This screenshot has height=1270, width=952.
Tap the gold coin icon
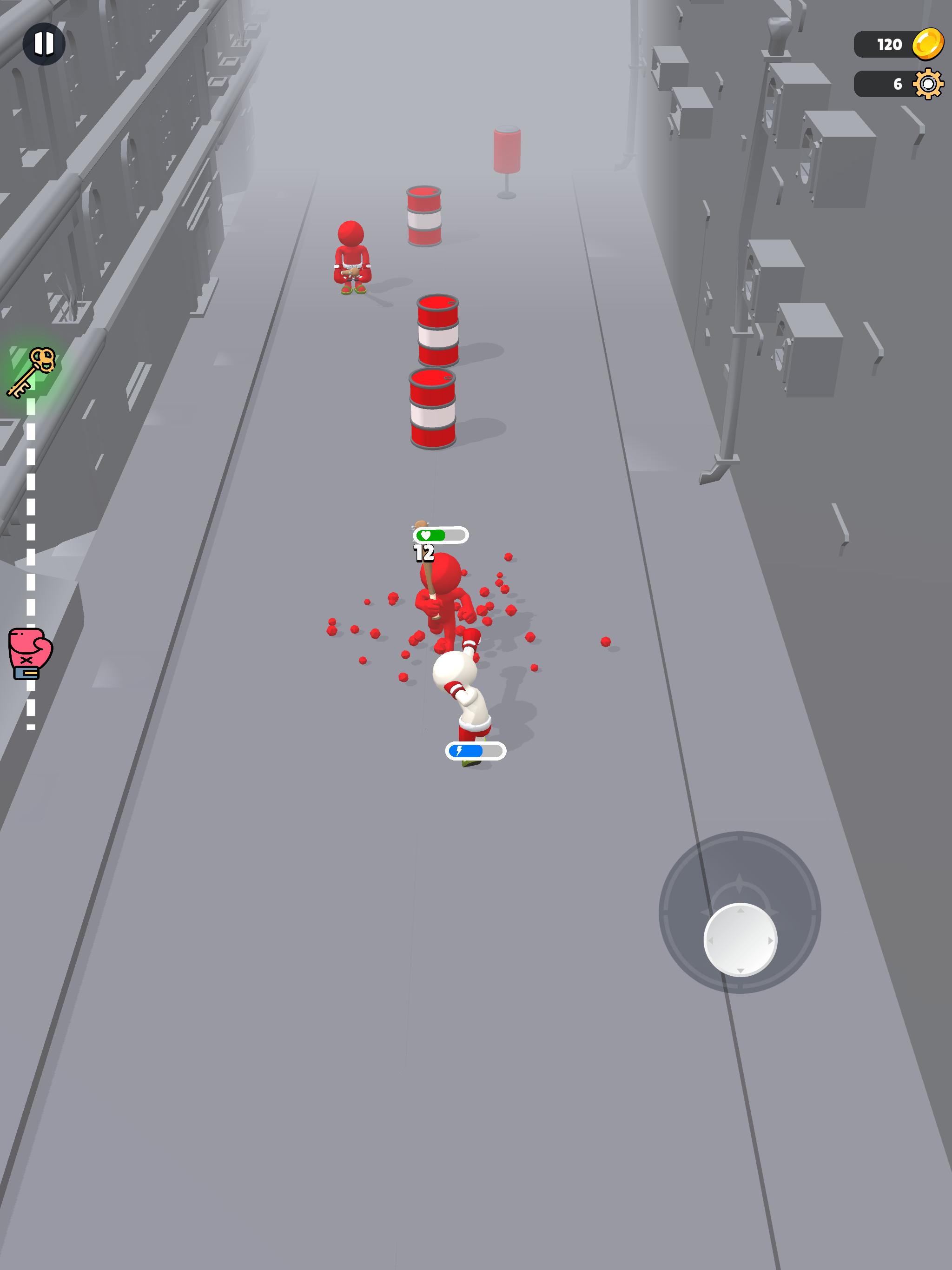click(x=927, y=44)
